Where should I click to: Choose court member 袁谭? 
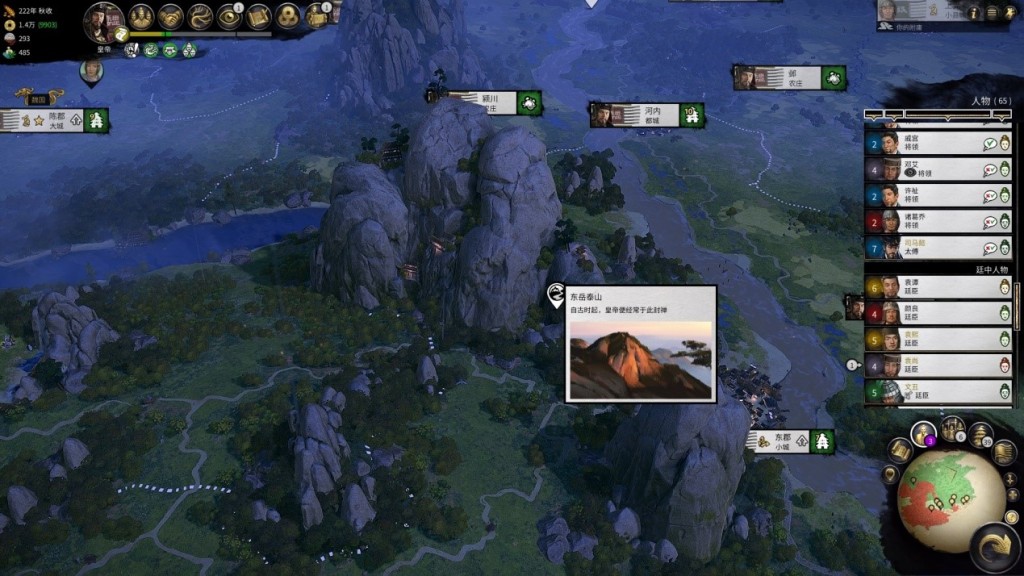[x=938, y=287]
